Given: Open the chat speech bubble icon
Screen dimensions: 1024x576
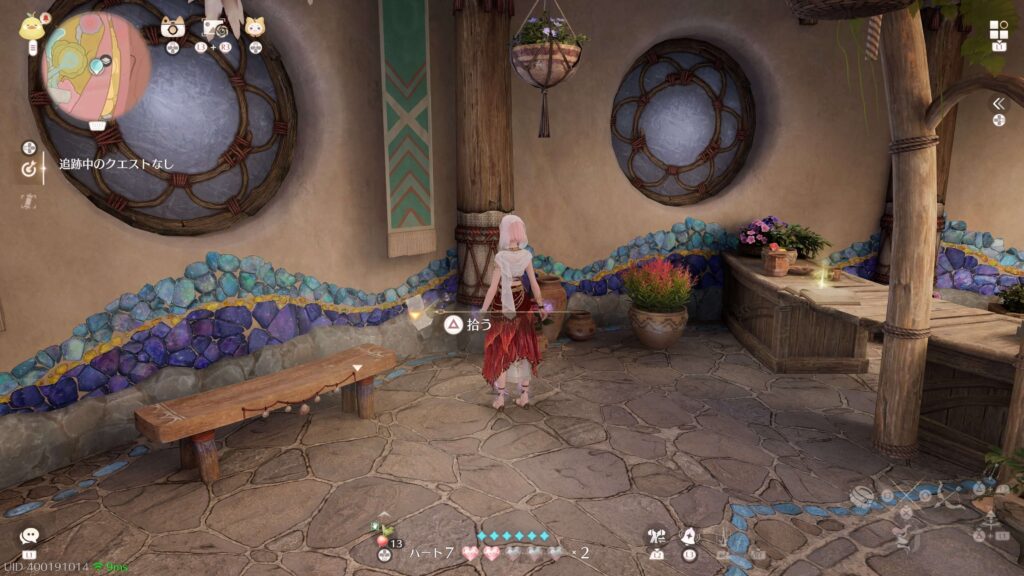Looking at the screenshot, I should [29, 537].
